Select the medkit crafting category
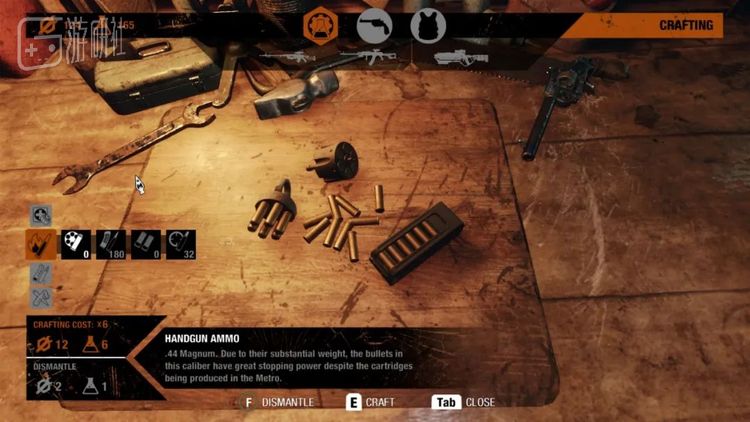Viewport: 750px width, 422px height. (x=41, y=215)
